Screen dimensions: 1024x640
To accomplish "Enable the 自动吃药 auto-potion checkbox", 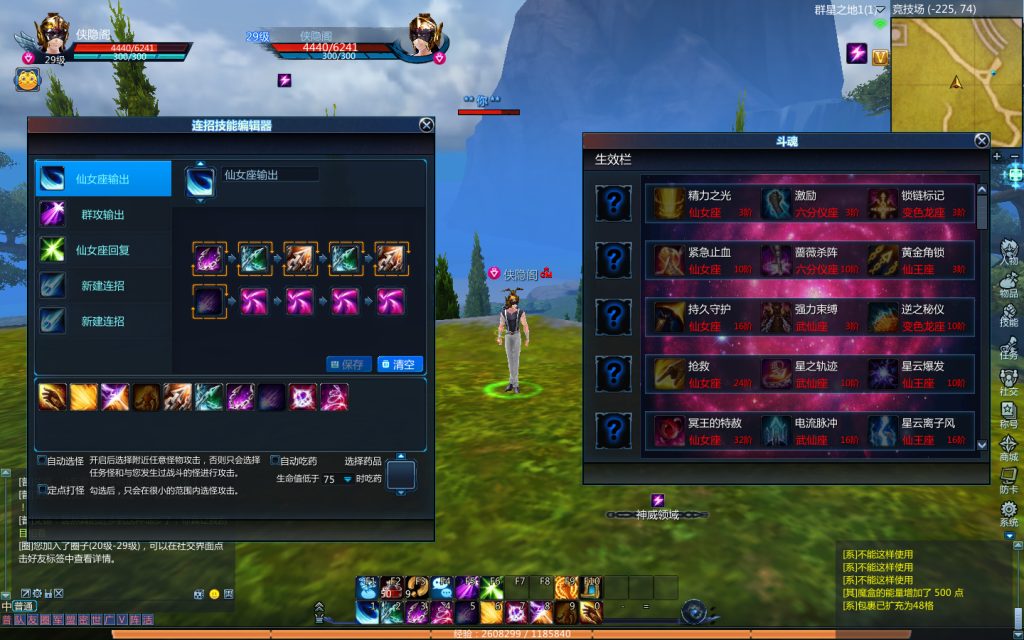I will (275, 461).
